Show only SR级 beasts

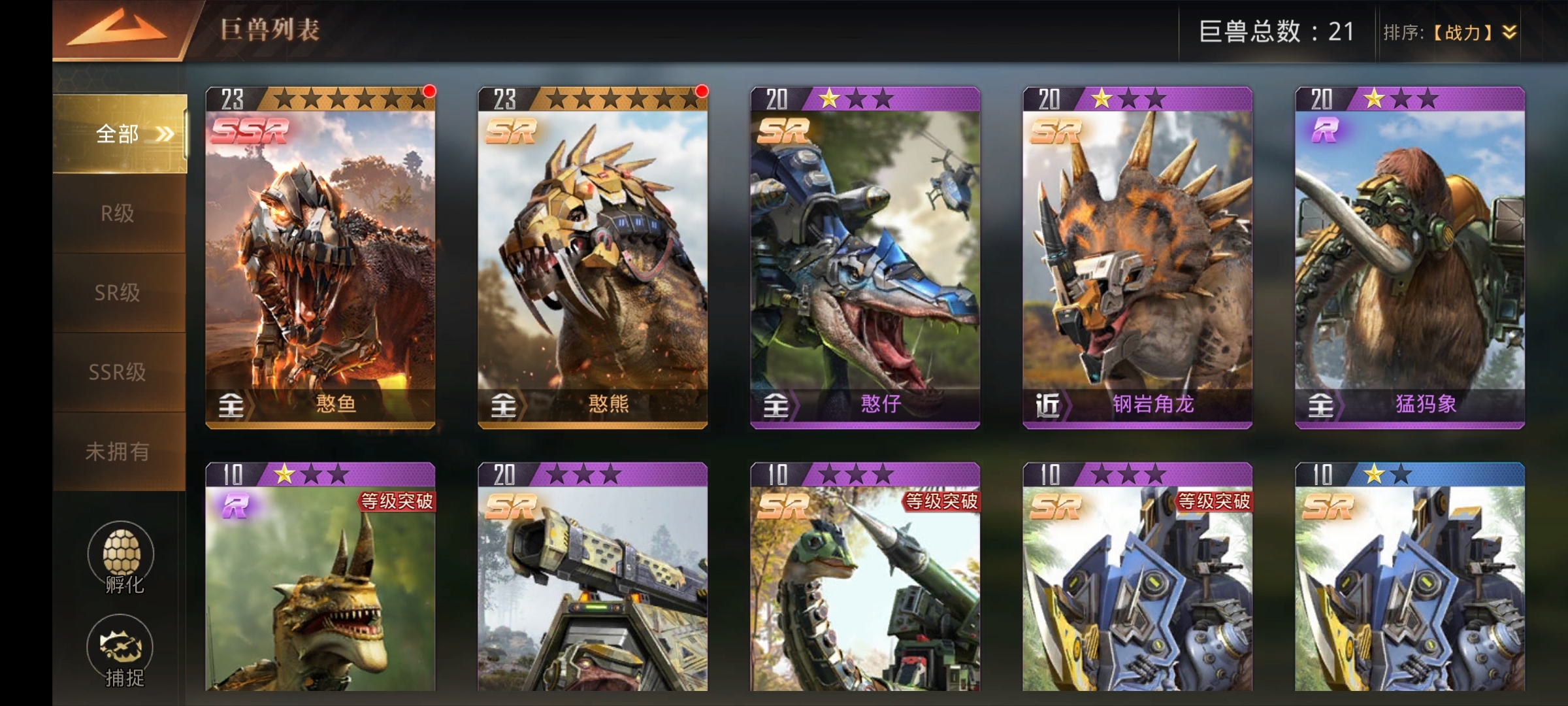click(x=118, y=292)
